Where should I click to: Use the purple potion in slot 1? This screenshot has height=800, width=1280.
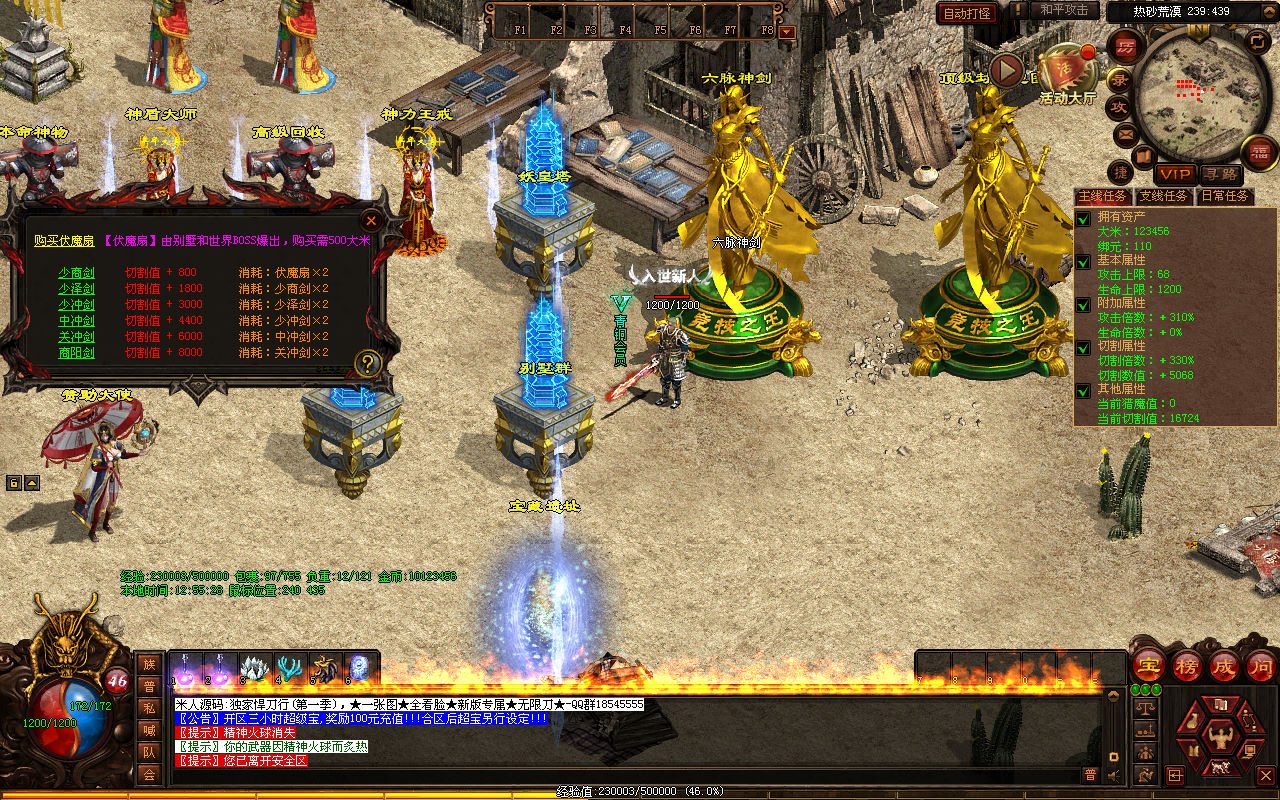click(x=184, y=667)
